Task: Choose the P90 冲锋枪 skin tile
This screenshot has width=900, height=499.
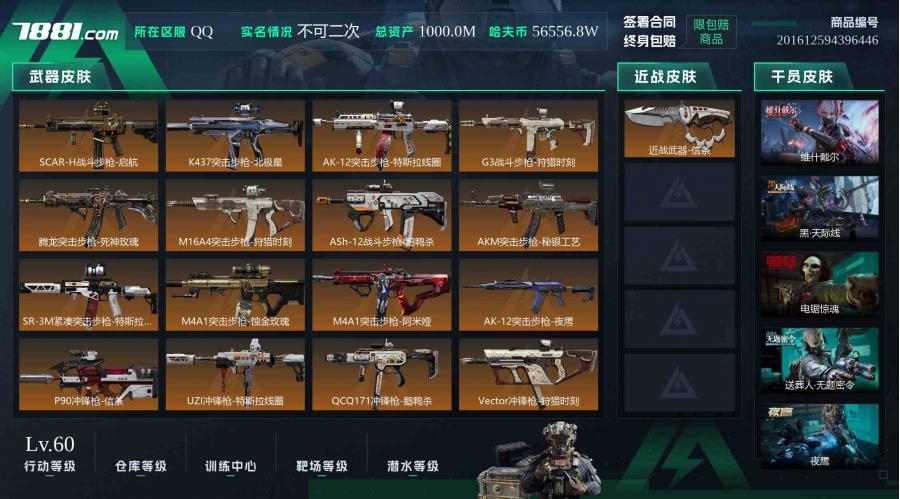Action: pyautogui.click(x=89, y=375)
